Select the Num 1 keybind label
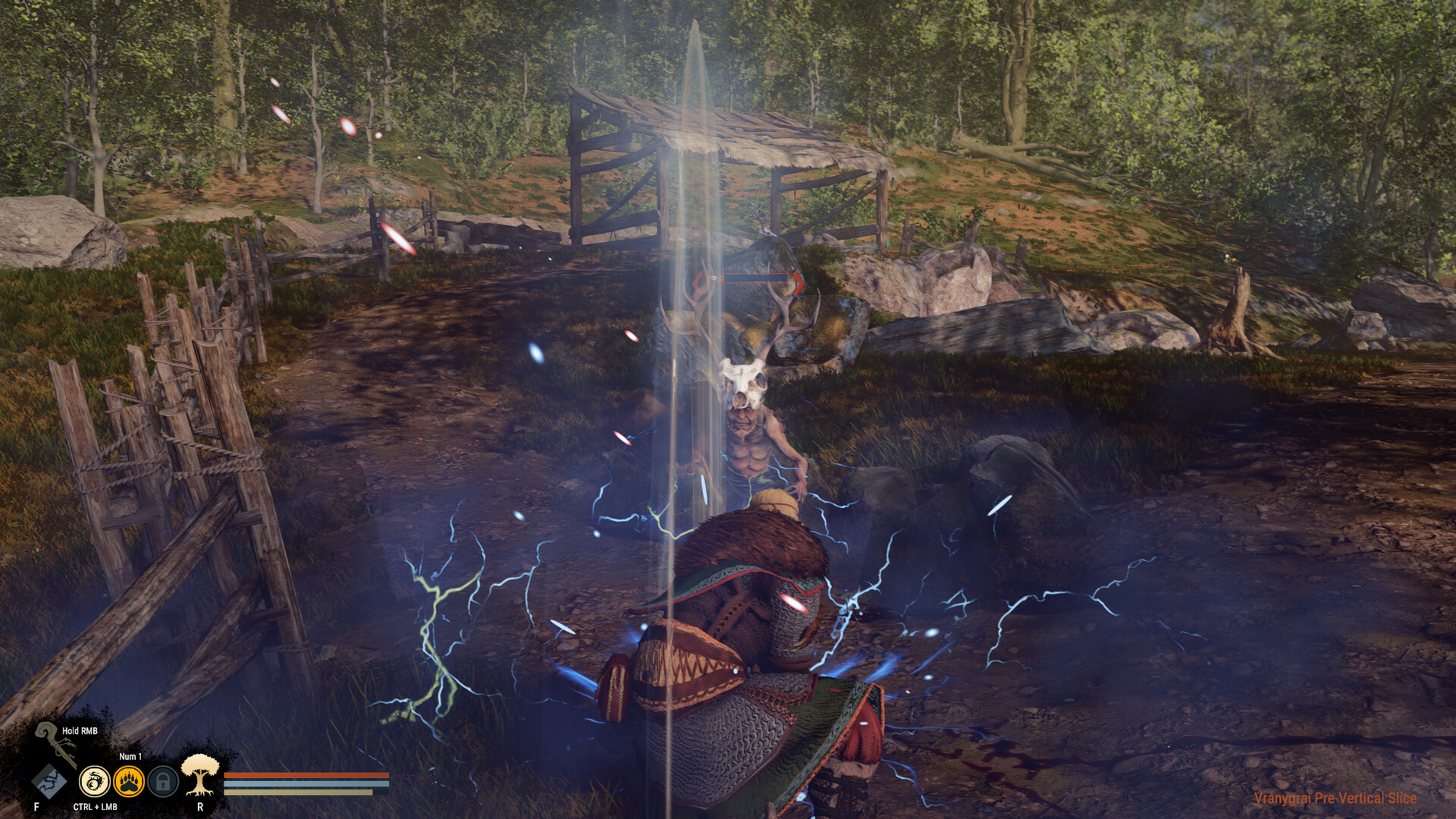 coord(130,757)
